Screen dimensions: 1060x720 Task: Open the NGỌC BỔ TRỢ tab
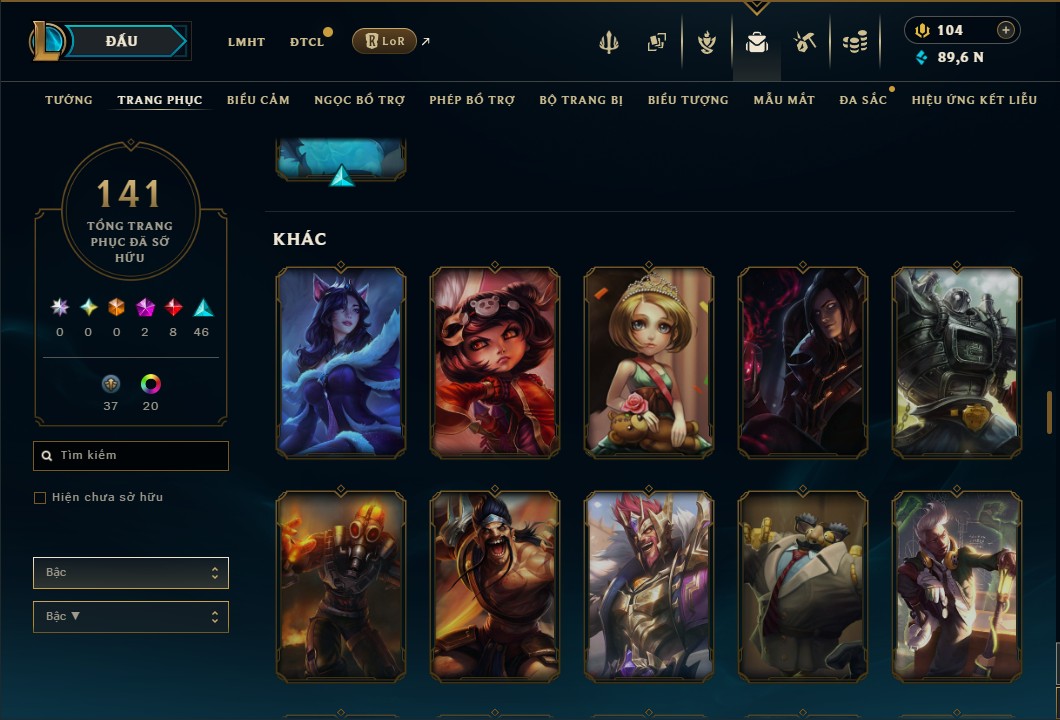pos(359,100)
